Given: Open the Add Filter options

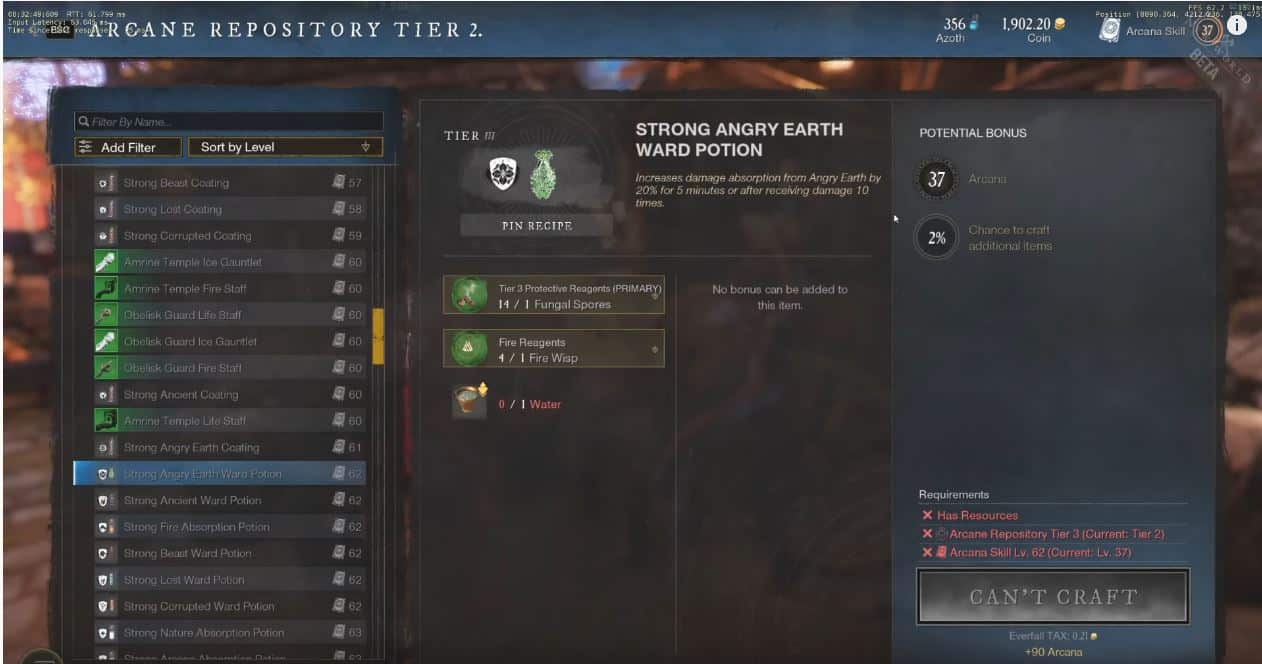Looking at the screenshot, I should tap(128, 147).
